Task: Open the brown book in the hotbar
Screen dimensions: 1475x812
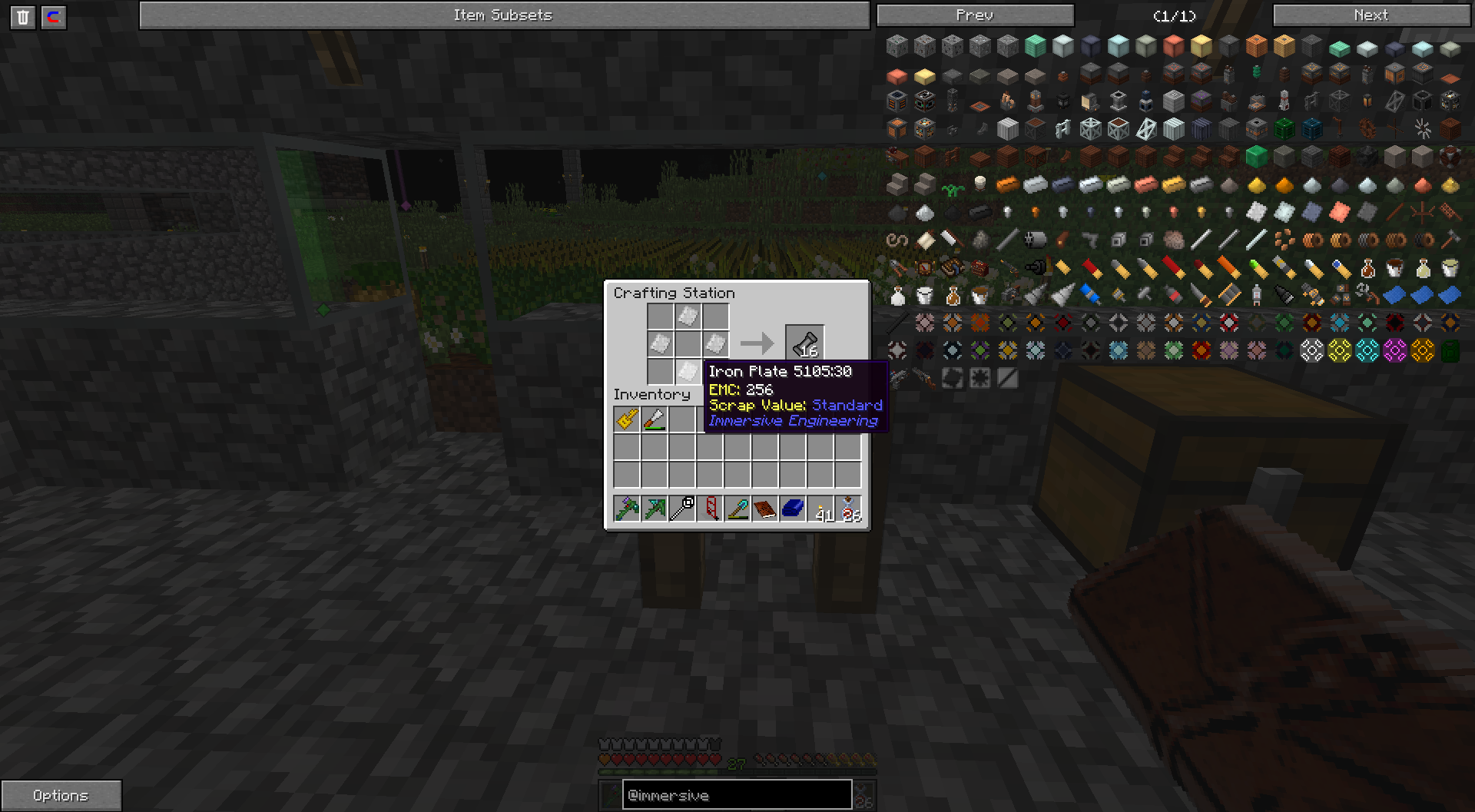Action: pyautogui.click(x=766, y=507)
